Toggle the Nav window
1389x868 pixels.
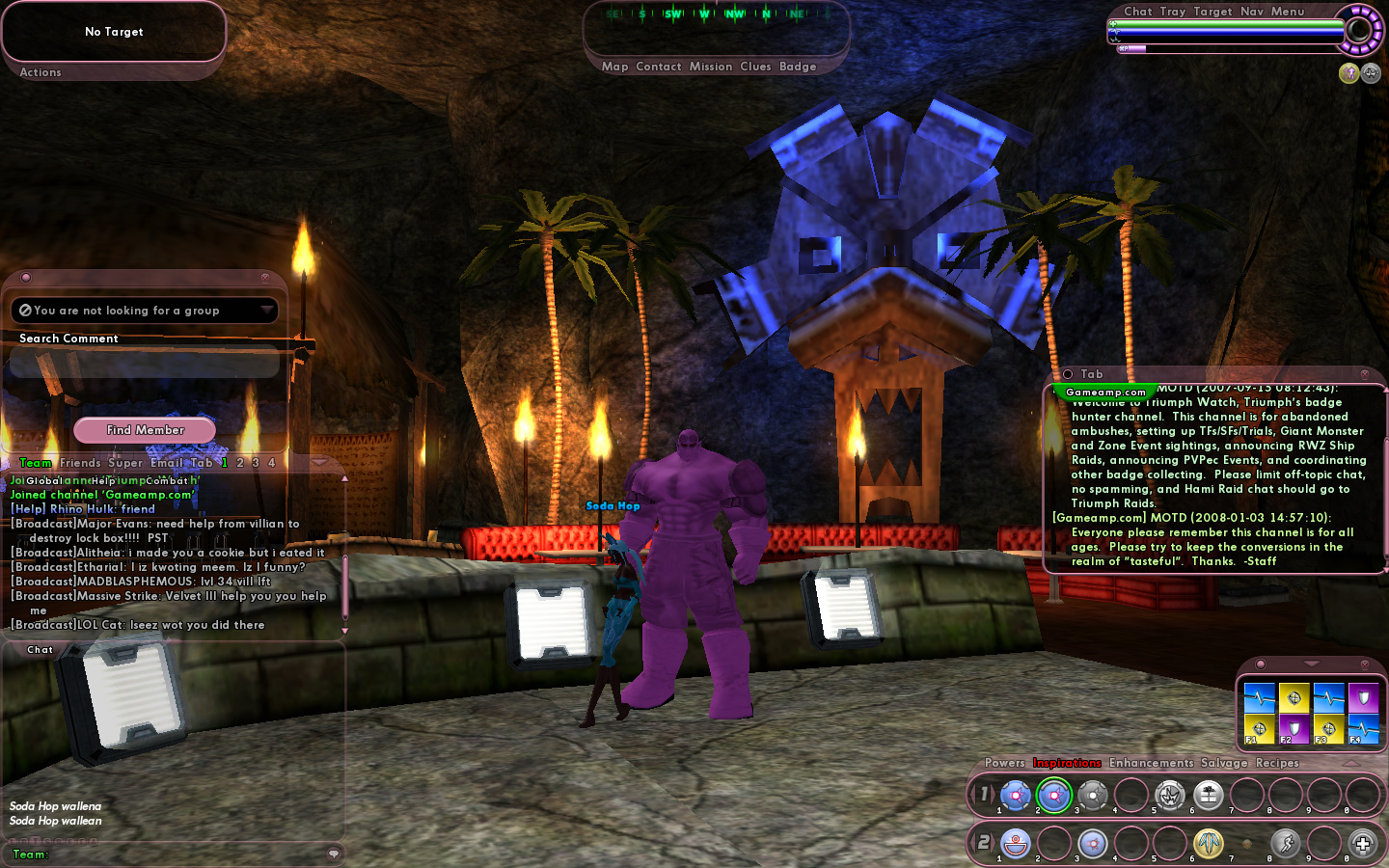[1252, 12]
